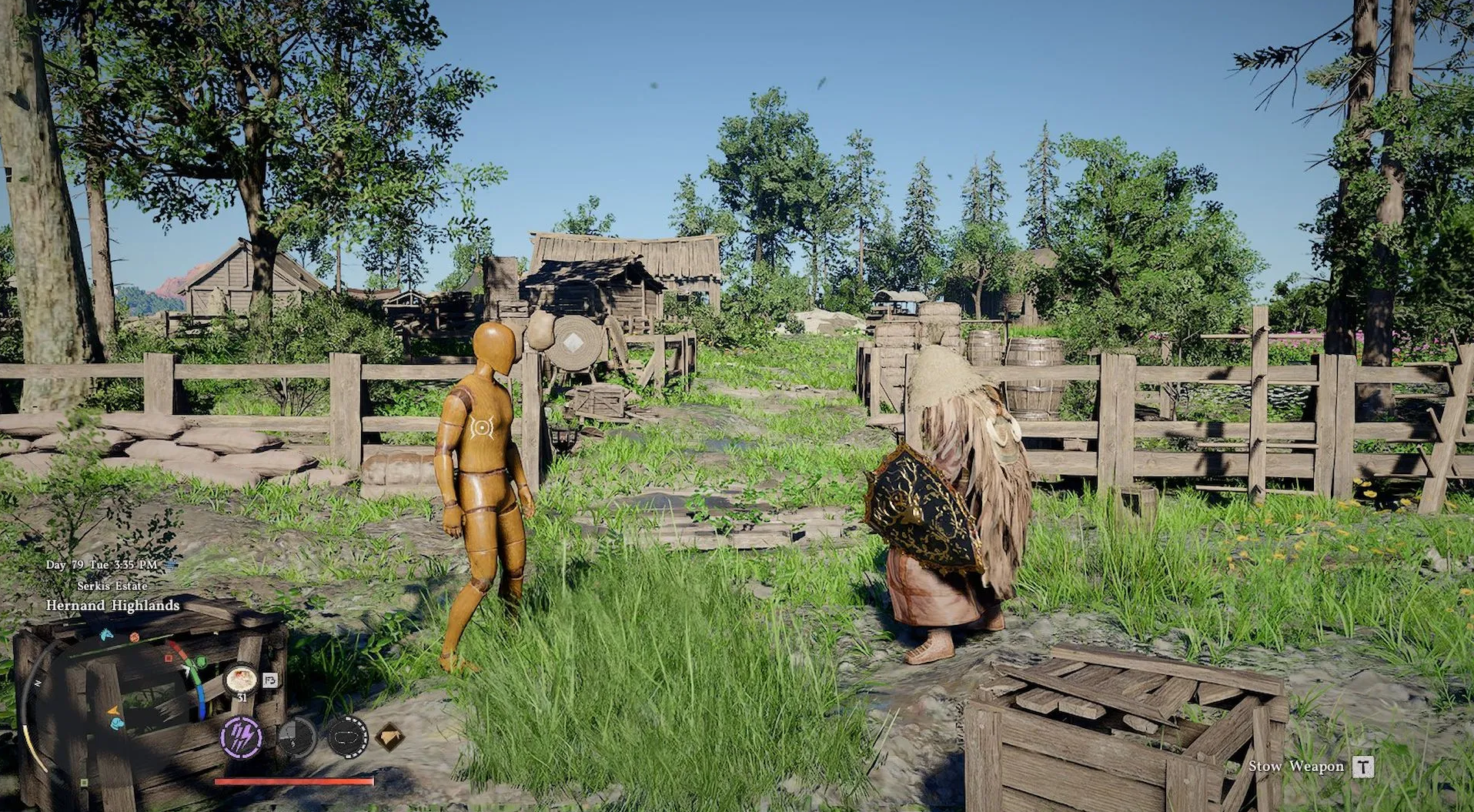Select the grey cooldown ability circle
The width and height of the screenshot is (1474, 812).
coord(296,737)
